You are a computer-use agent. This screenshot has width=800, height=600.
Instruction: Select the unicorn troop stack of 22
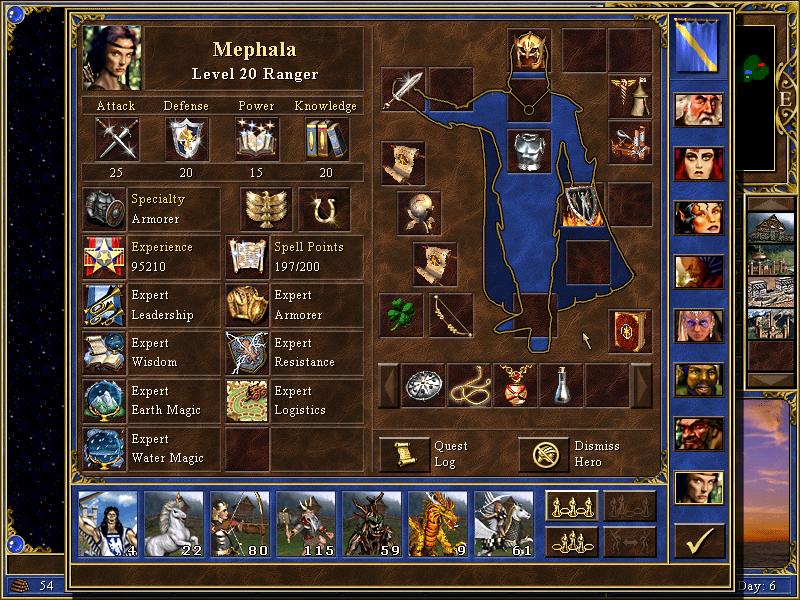click(174, 523)
